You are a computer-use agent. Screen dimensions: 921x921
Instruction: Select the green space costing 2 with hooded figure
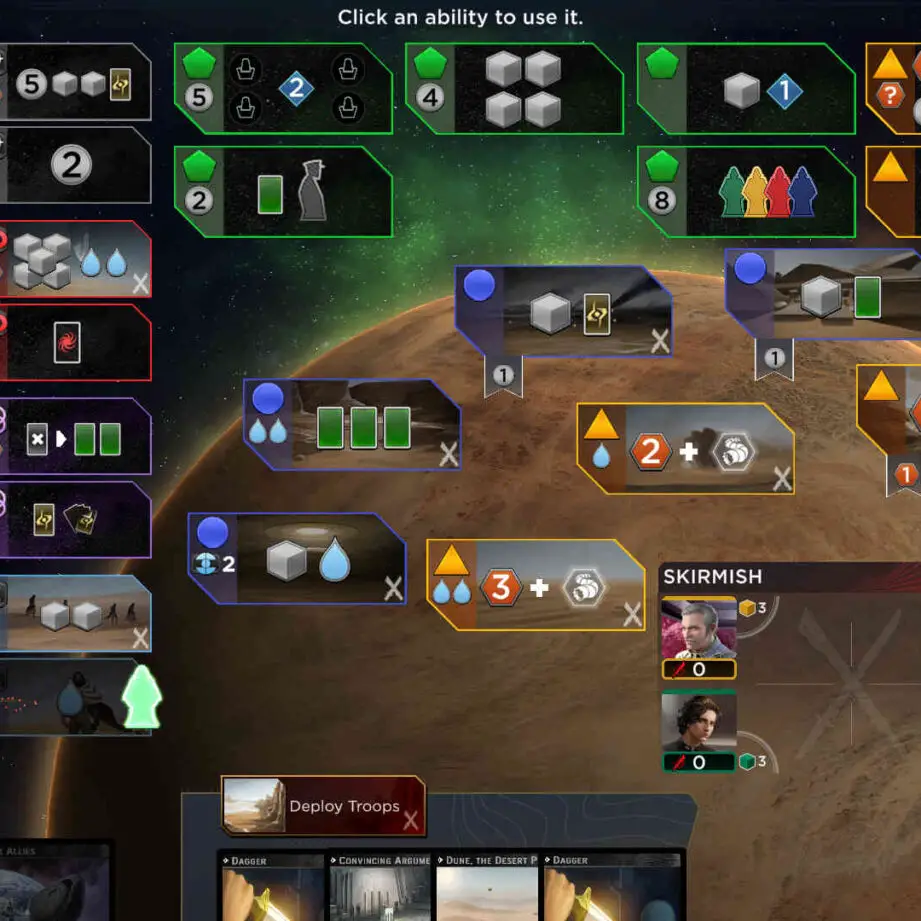[x=283, y=193]
